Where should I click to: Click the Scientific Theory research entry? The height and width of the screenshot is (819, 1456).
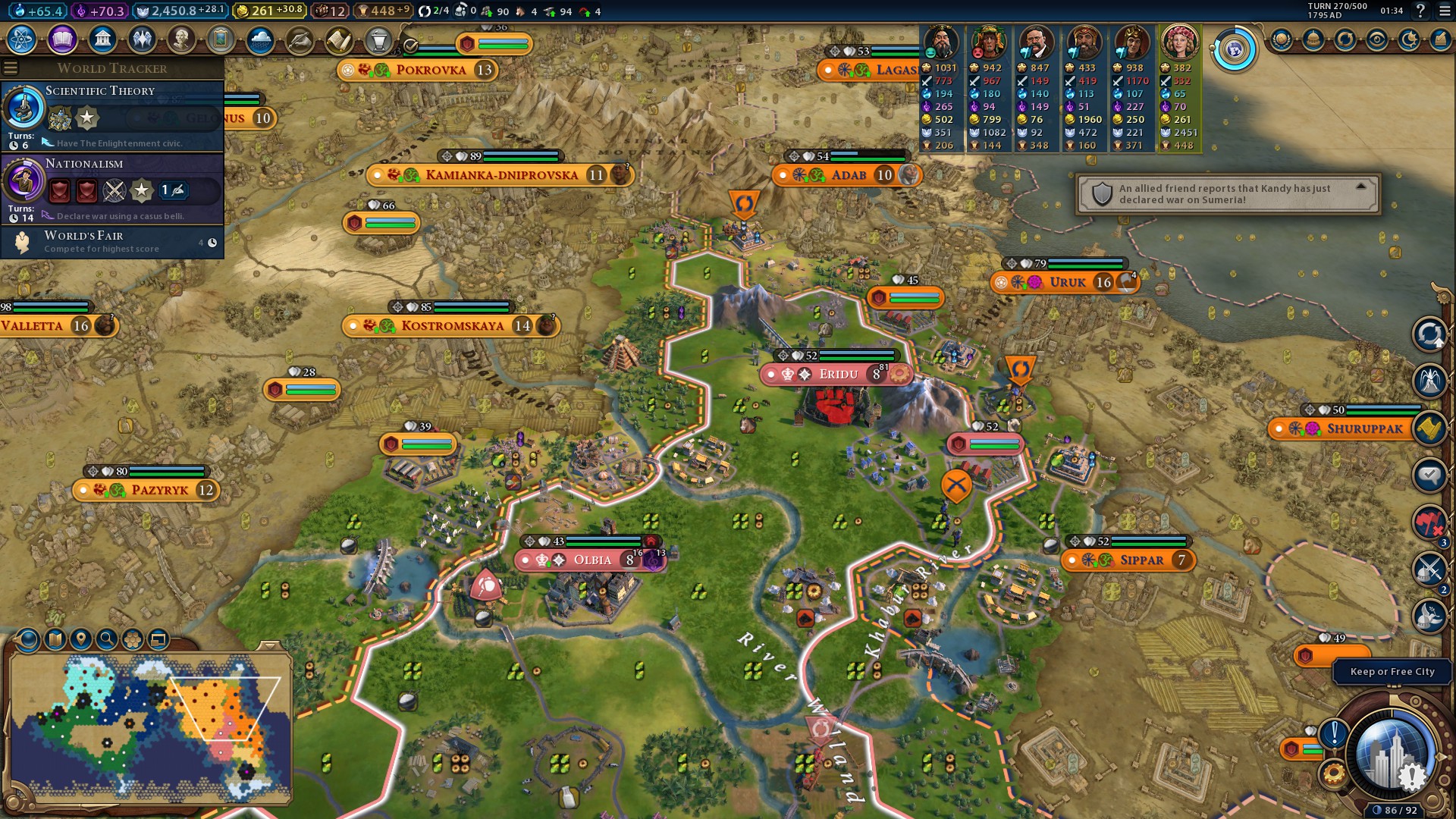click(x=114, y=115)
